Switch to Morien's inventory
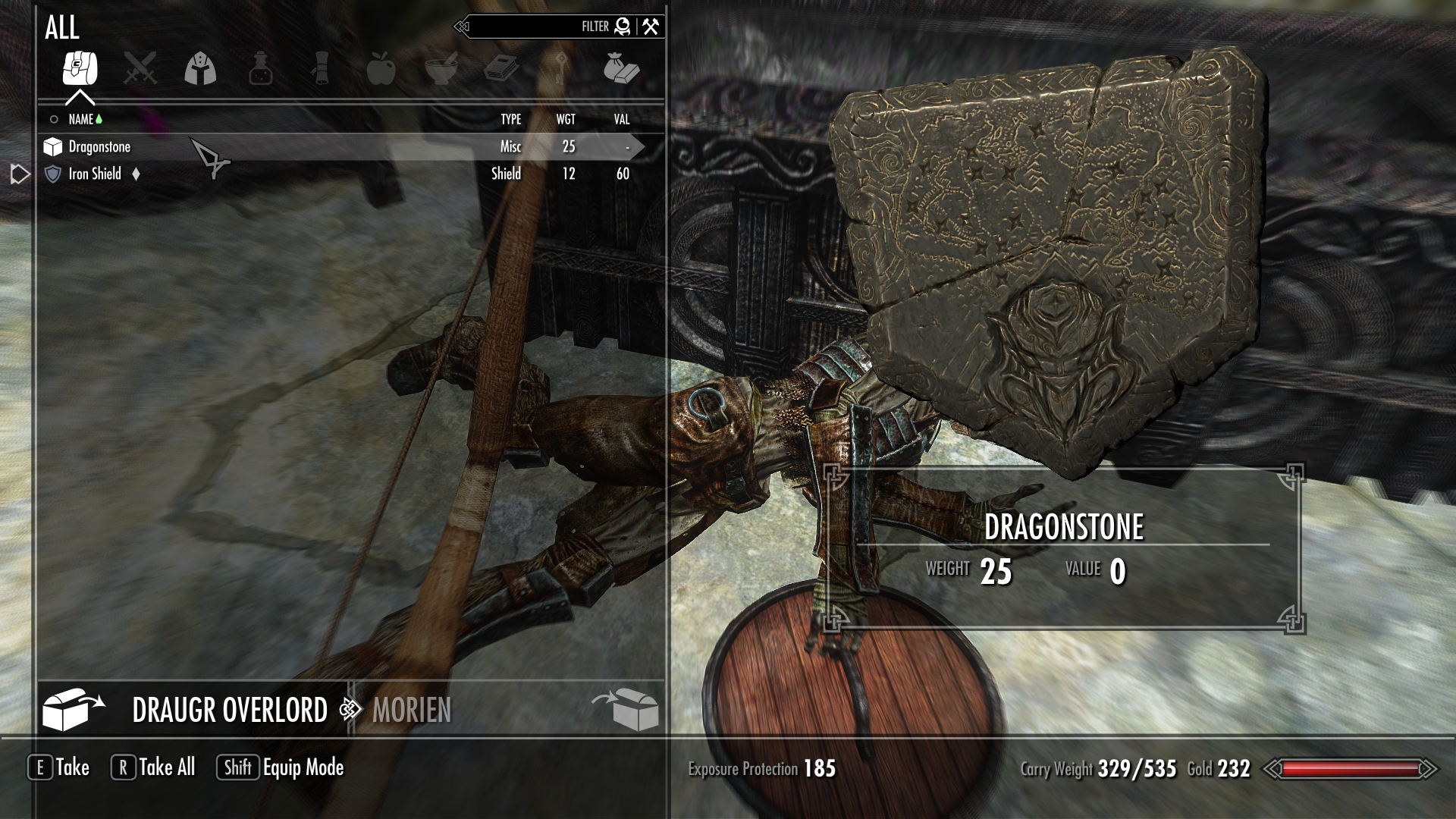Viewport: 1456px width, 819px height. coord(412,710)
